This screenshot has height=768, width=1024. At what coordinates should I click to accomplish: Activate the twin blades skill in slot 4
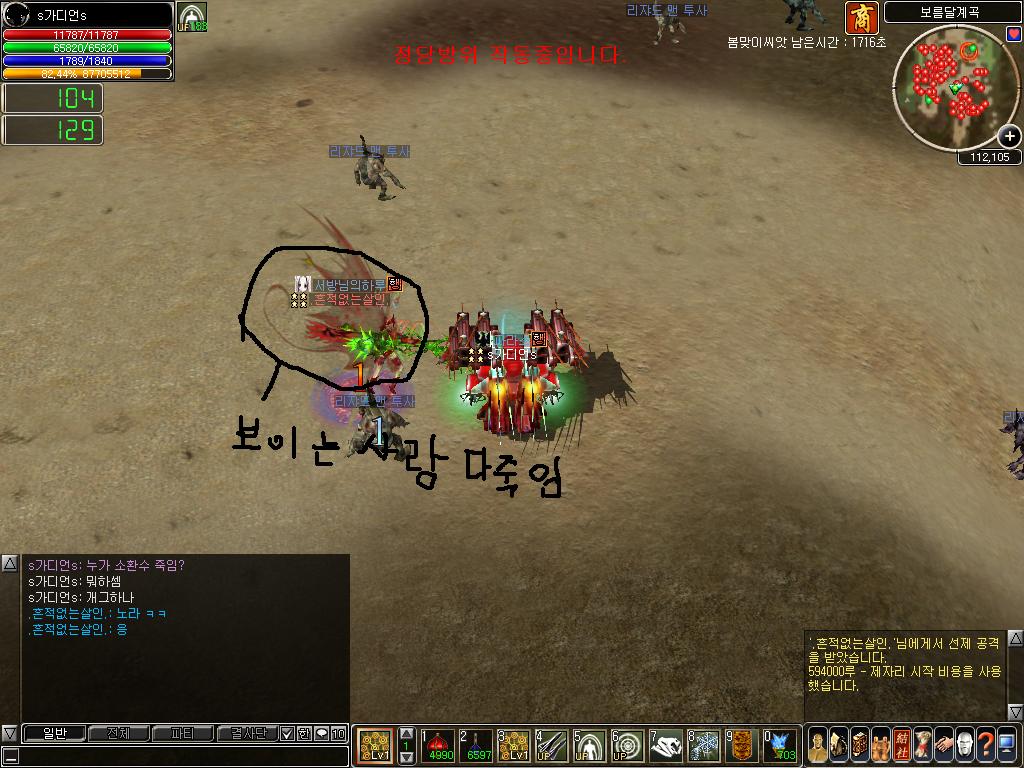551,745
